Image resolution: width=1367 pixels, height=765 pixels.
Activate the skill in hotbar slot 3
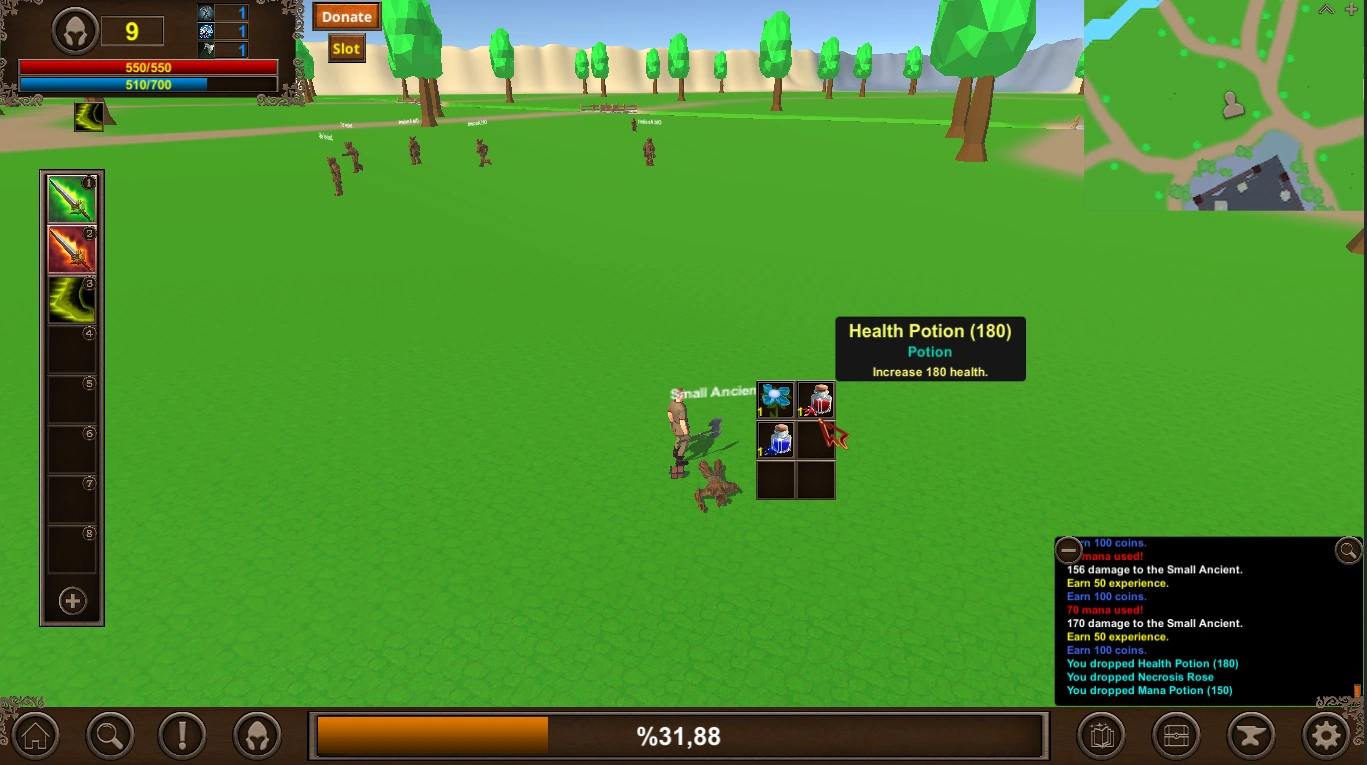click(x=72, y=299)
